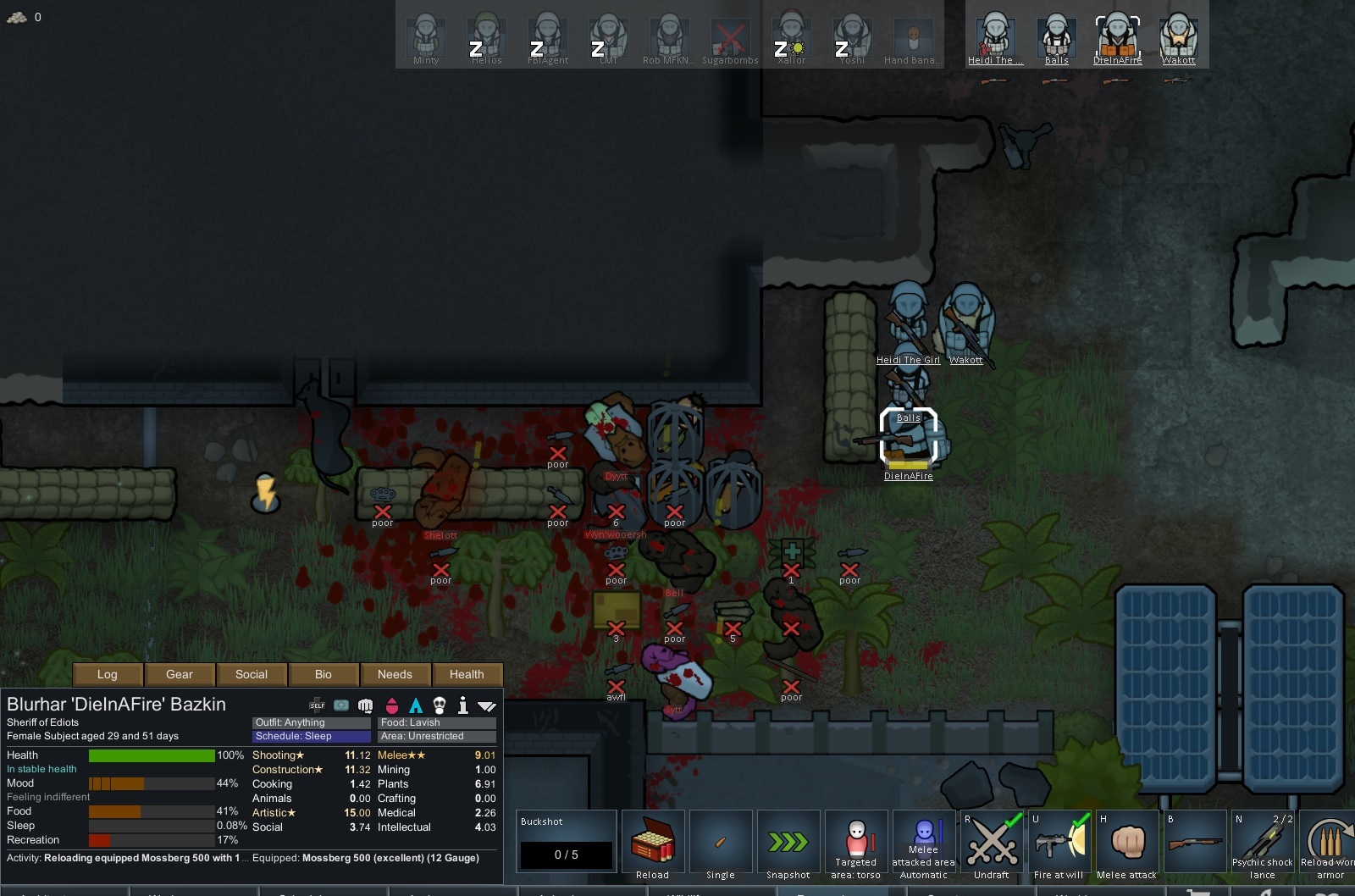The image size is (1355, 896).
Task: Open the Area: Unrestricted selector
Action: coord(436,736)
